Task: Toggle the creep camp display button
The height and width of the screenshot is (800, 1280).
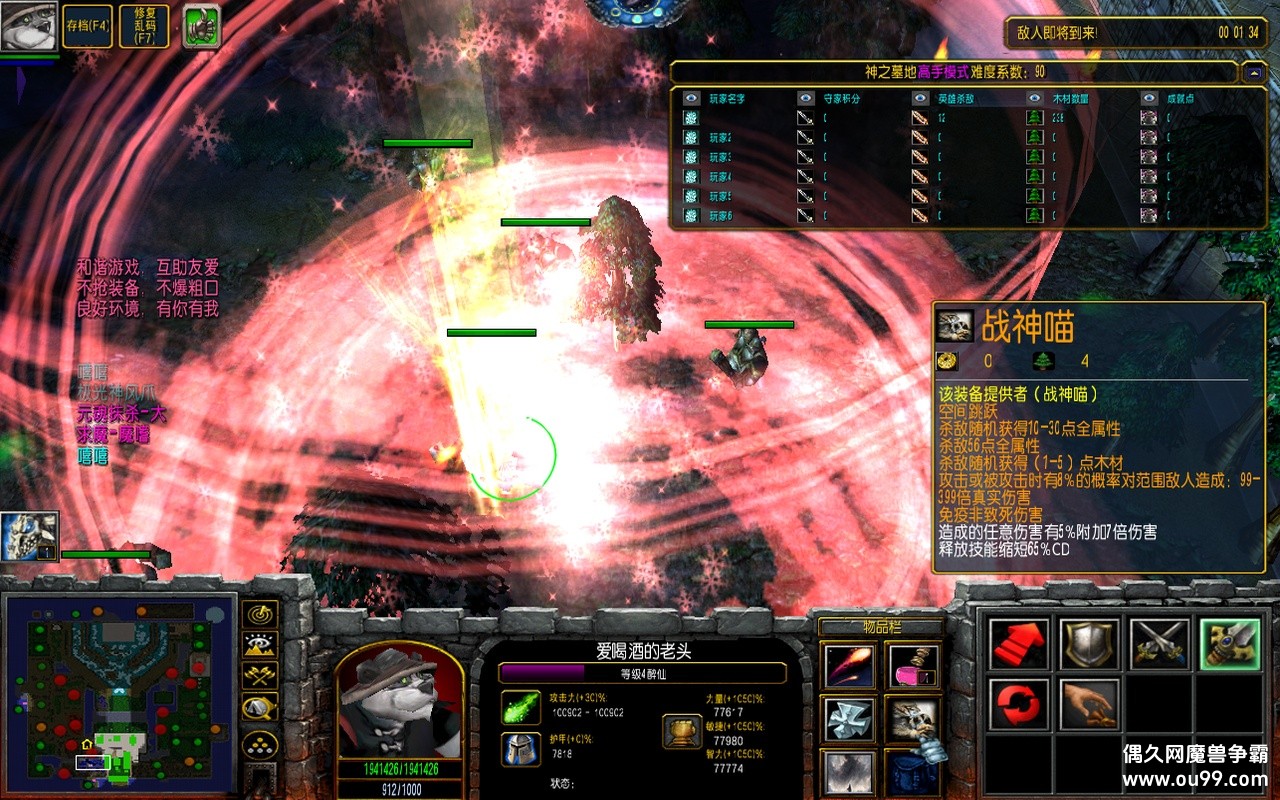Action: tap(261, 710)
